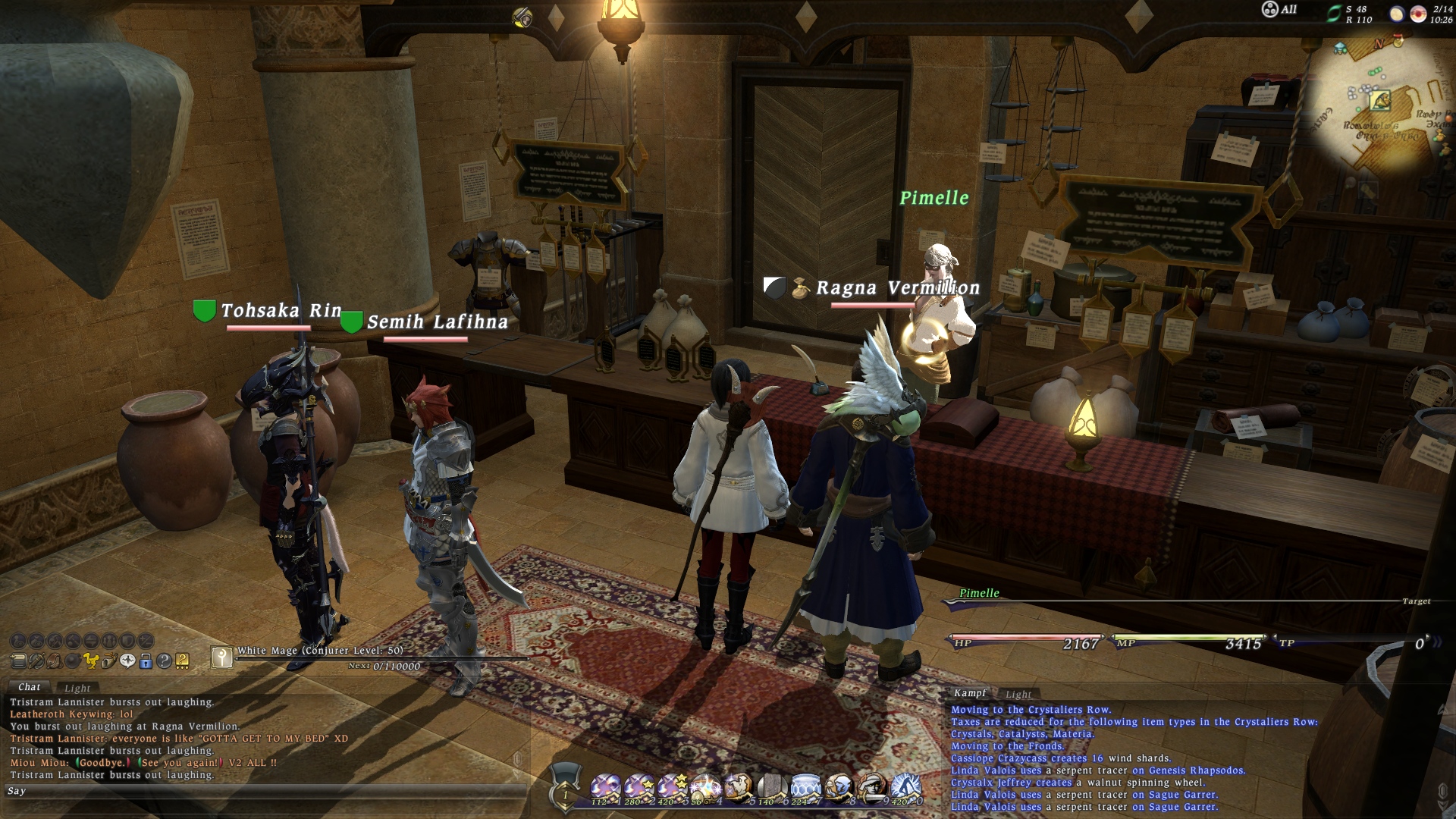Select the yellow chocobo menu icon
This screenshot has height=819, width=1456.
pos(90,661)
